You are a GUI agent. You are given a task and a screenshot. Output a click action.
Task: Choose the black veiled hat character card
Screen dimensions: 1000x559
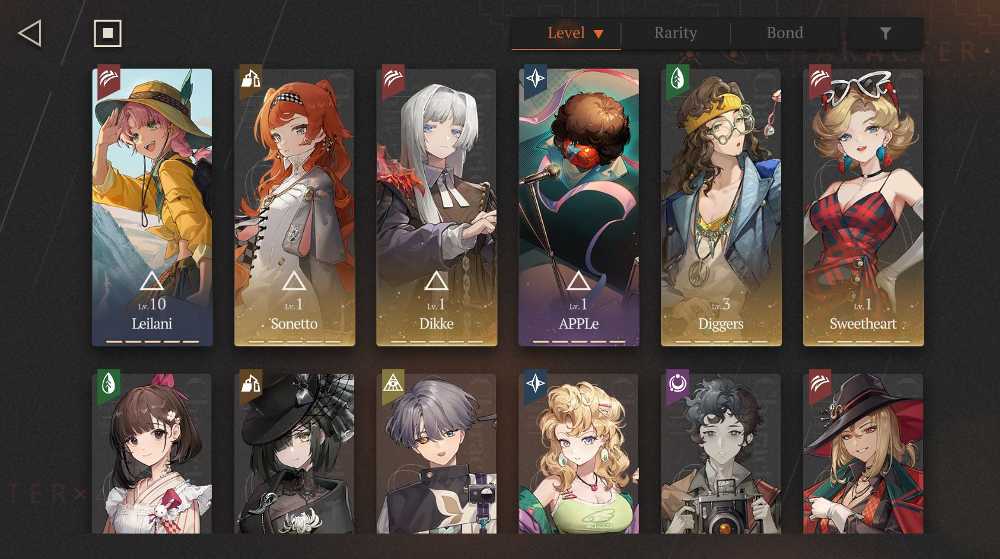[294, 453]
